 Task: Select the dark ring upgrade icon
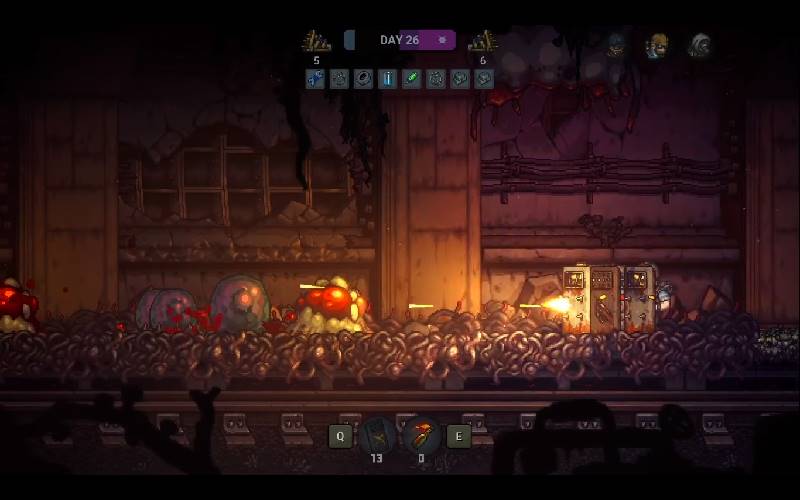pyautogui.click(x=363, y=78)
